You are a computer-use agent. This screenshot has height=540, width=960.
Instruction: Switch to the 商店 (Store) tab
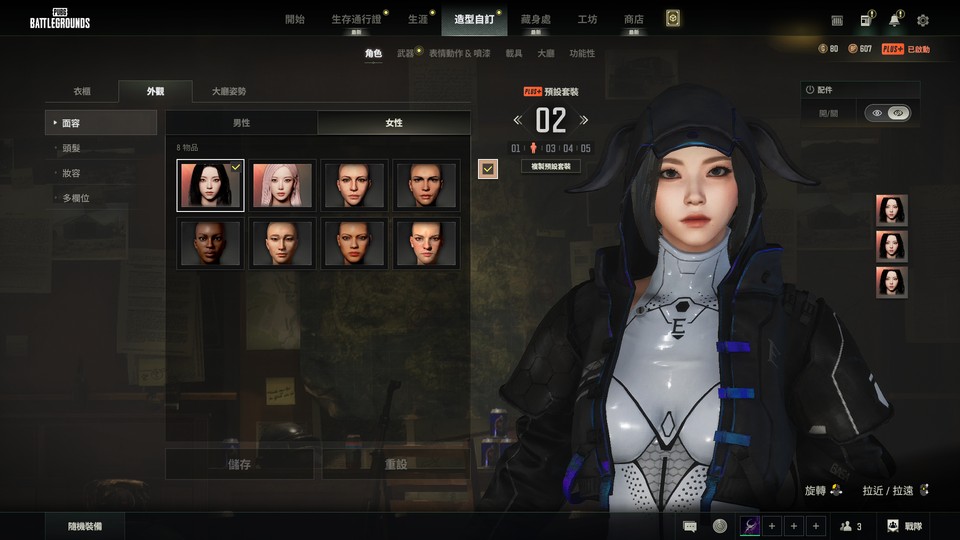[633, 19]
